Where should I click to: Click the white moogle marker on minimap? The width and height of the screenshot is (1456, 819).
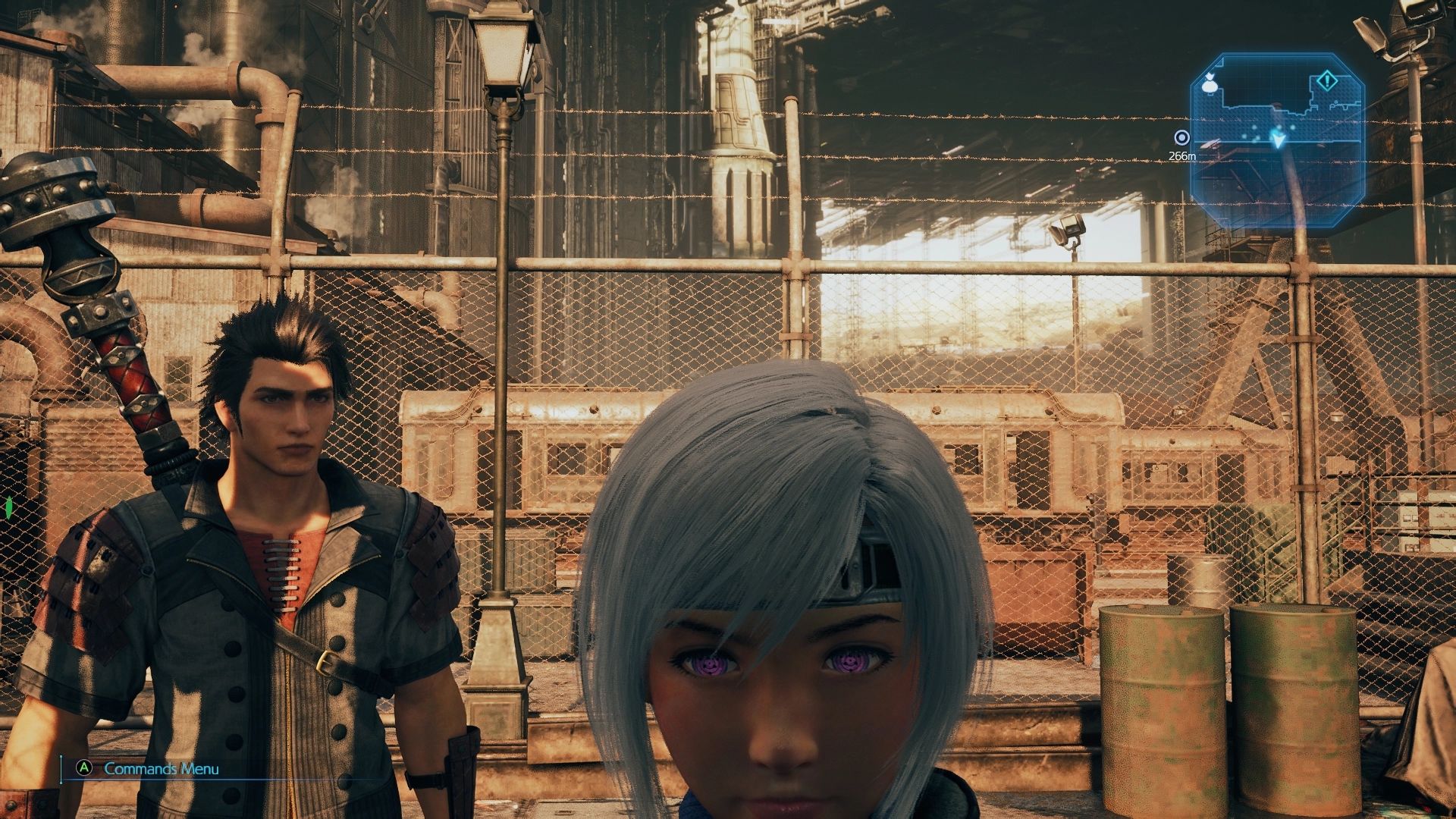[x=1210, y=85]
